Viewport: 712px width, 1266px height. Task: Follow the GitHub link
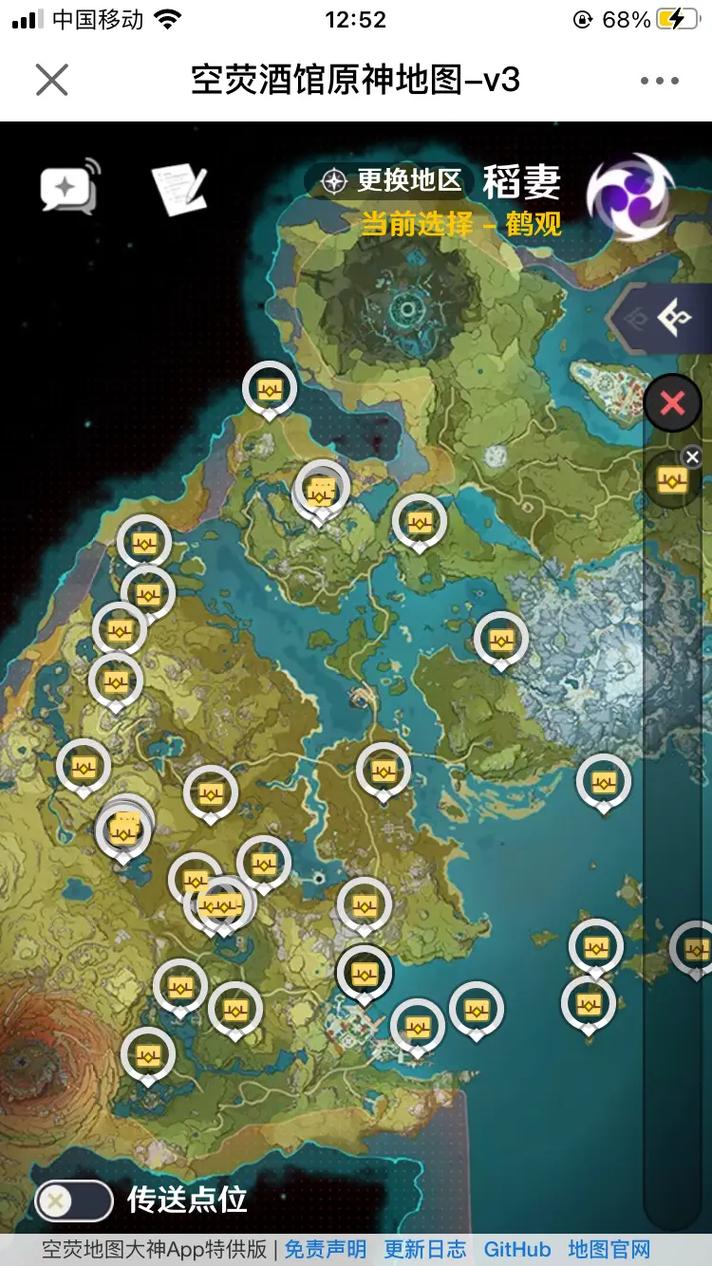517,1249
